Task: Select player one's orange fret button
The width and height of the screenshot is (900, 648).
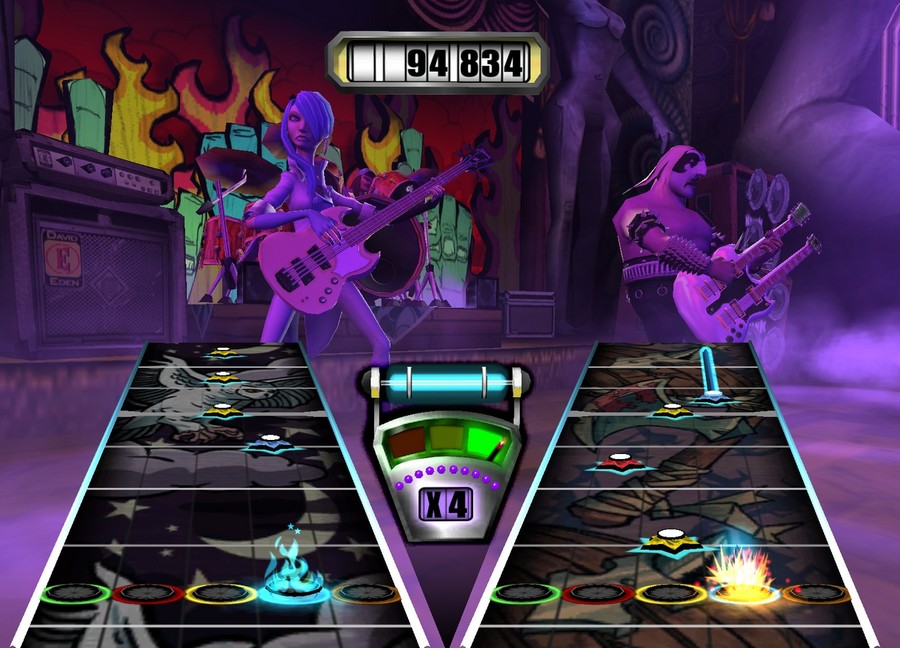Action: pyautogui.click(x=365, y=593)
